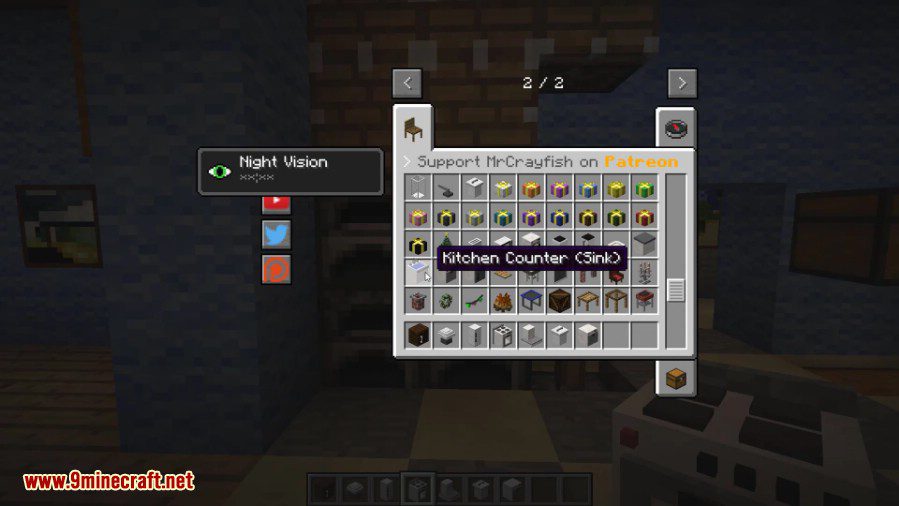
Task: Select the campfire item slot
Action: pyautogui.click(x=502, y=300)
